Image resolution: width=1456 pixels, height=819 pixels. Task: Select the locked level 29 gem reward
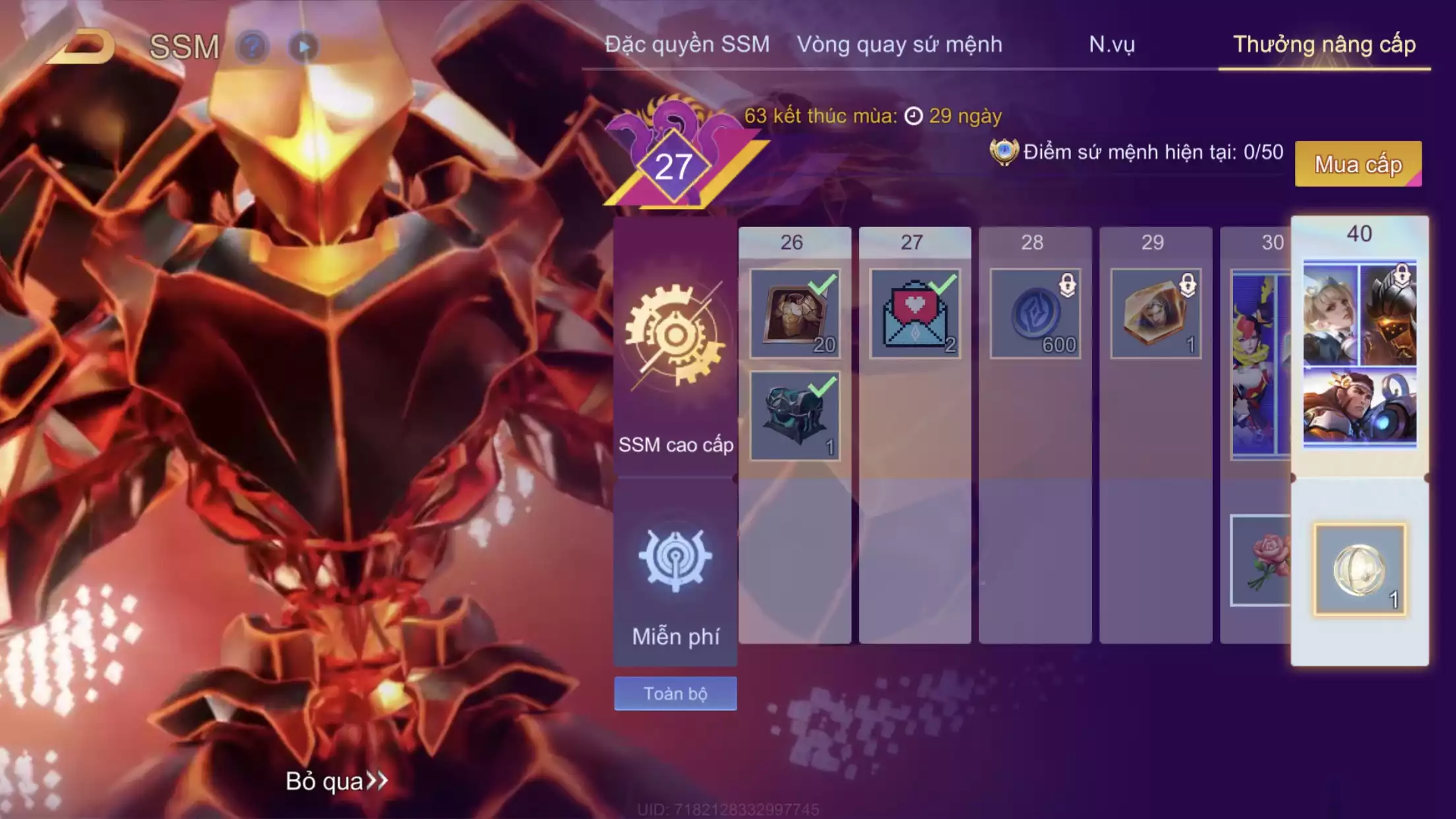(x=1155, y=314)
